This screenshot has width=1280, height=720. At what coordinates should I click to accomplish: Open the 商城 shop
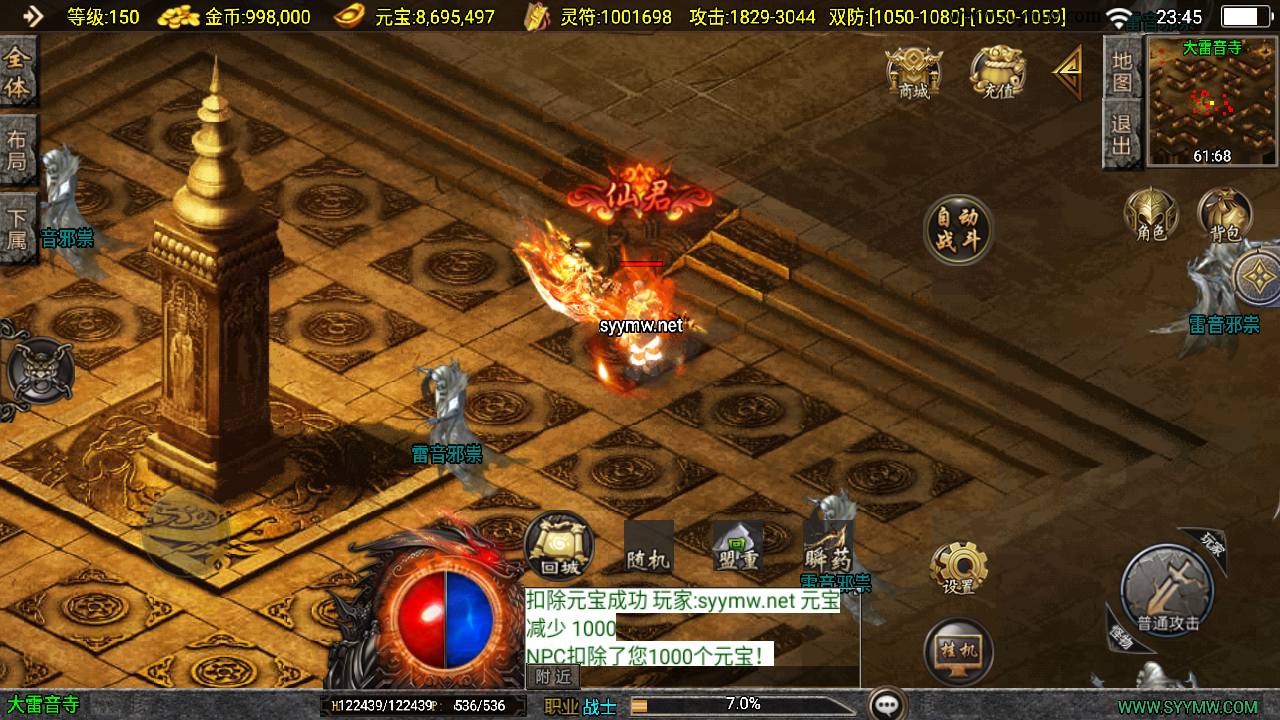[x=914, y=73]
